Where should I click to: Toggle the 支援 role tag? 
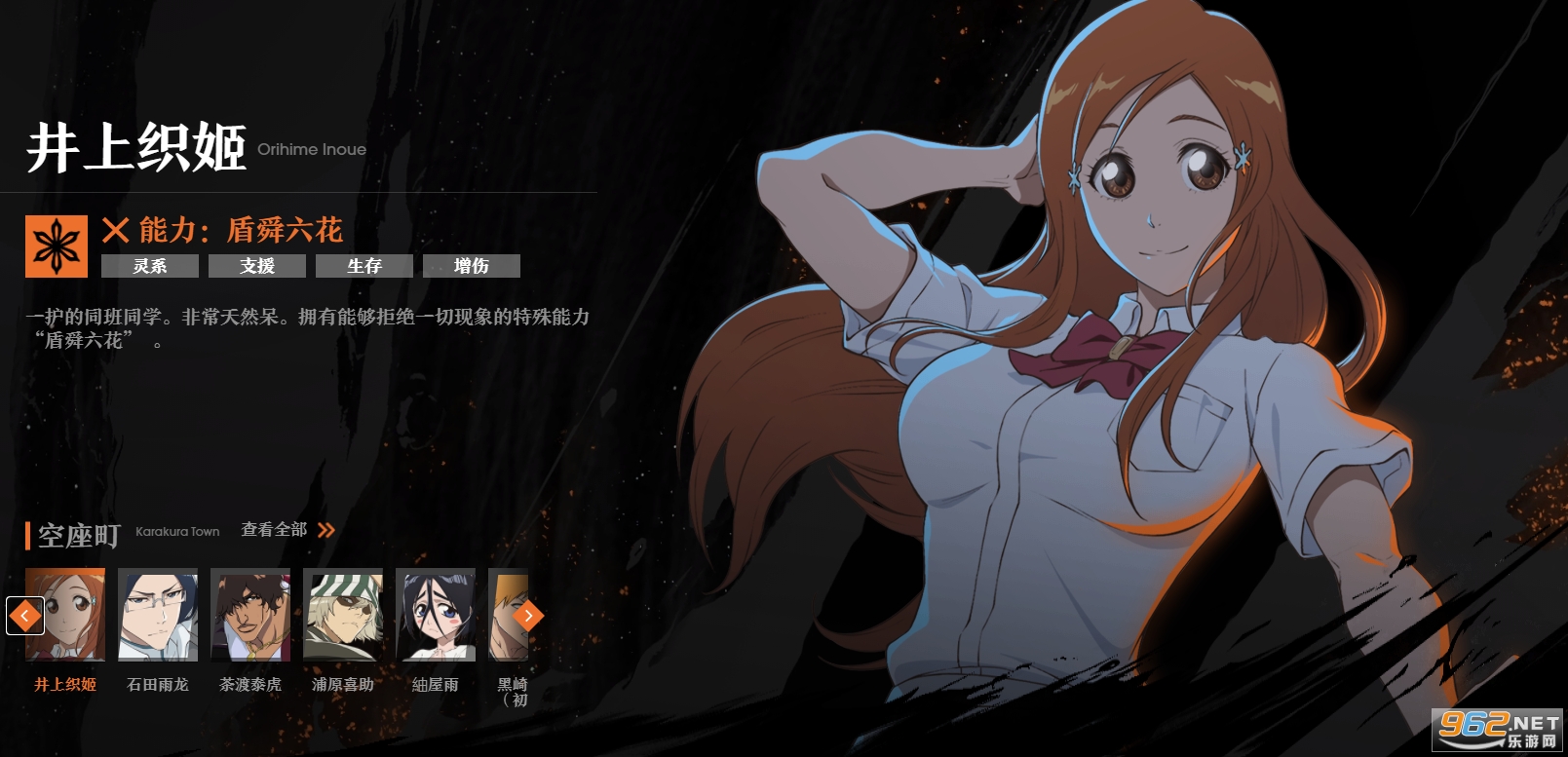tap(256, 266)
